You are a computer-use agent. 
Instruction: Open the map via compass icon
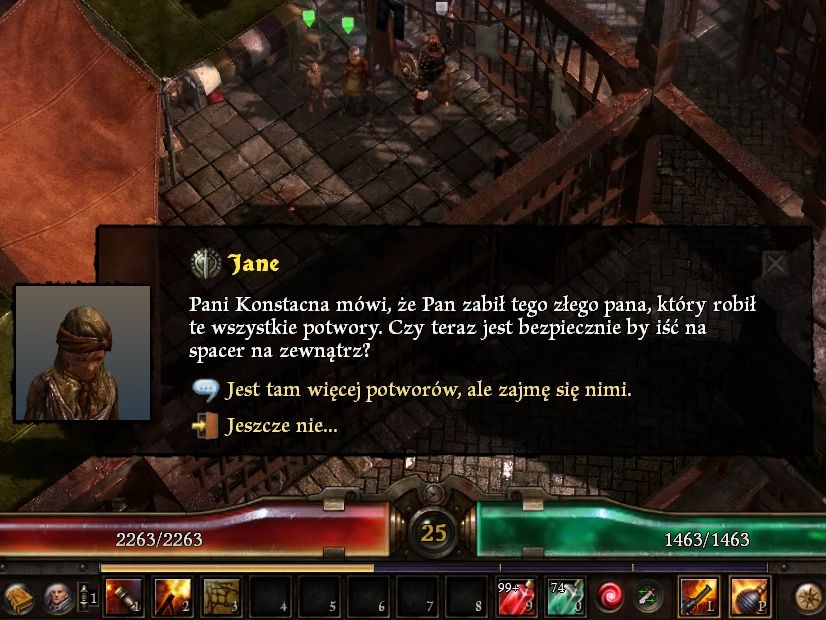pos(809,598)
